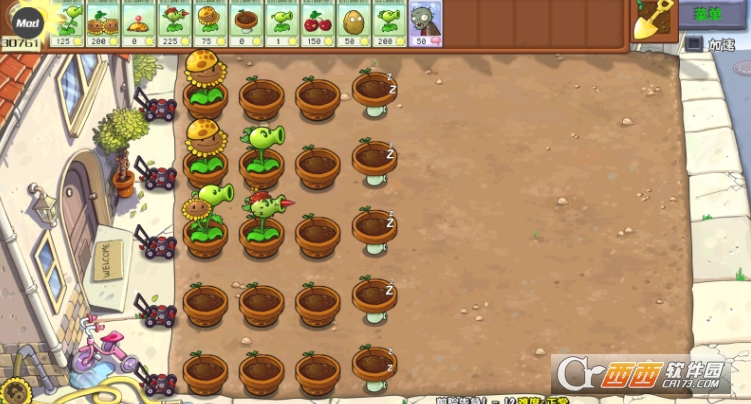Toggle the 加速 speed-up checkbox
The height and width of the screenshot is (404, 751).
693,44
